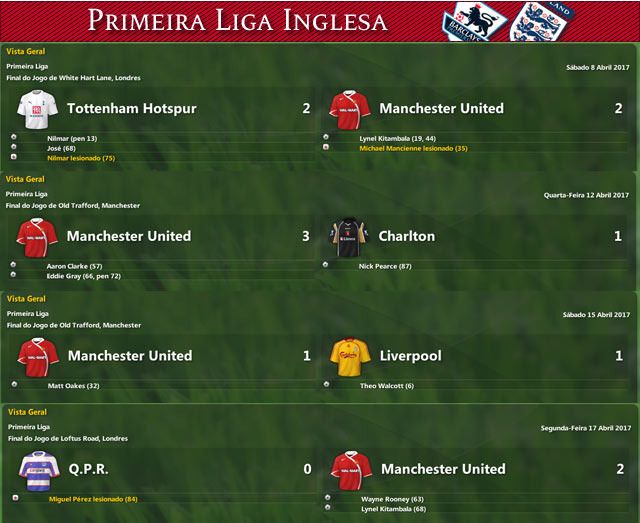Select Matt Oakes (32)

pos(72,384)
